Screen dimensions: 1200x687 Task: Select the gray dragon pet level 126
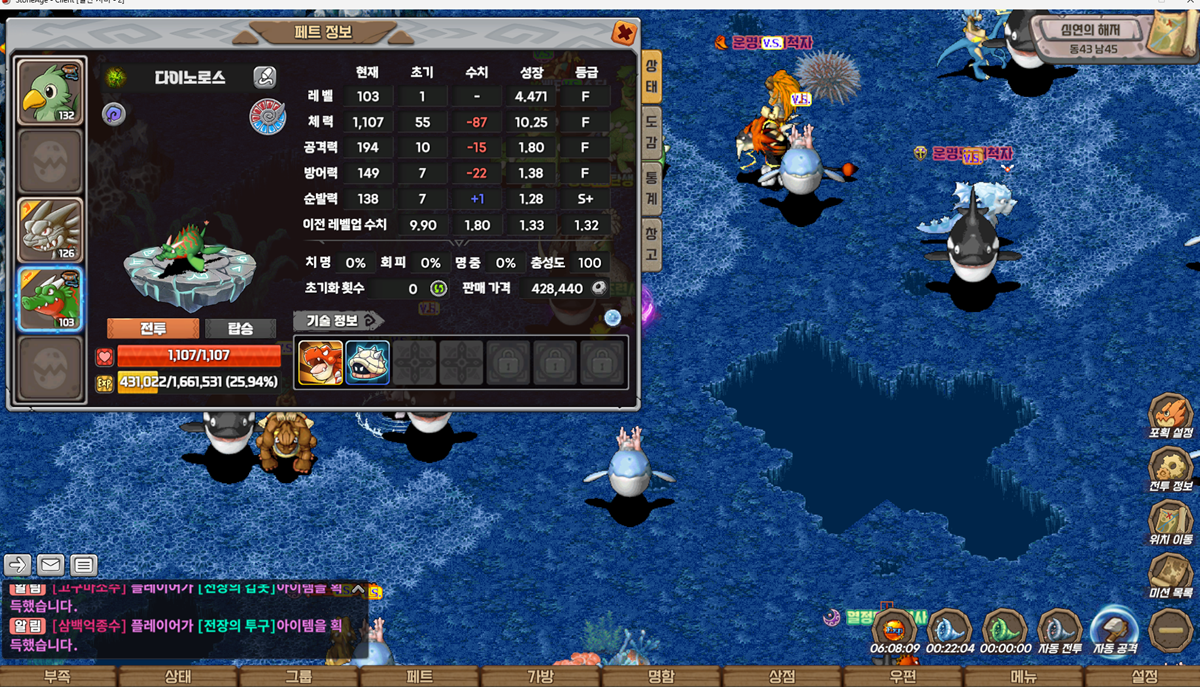coord(51,231)
